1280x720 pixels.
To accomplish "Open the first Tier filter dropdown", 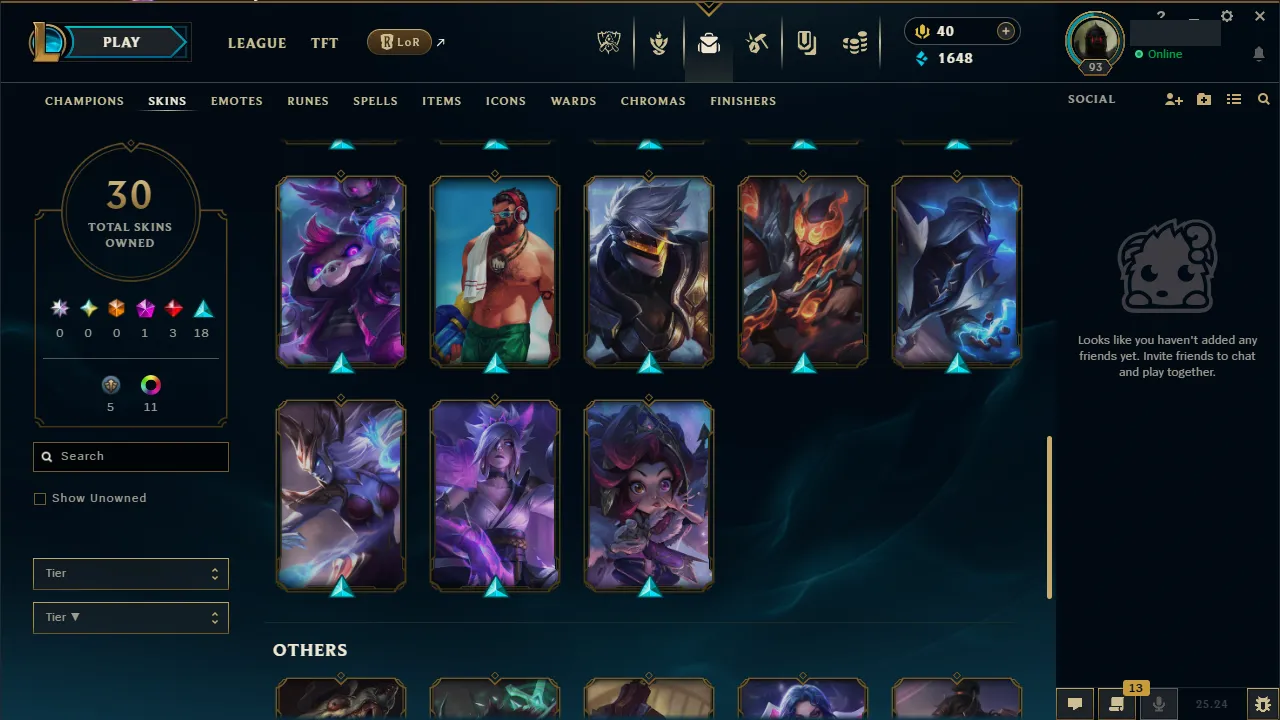I will pos(130,573).
